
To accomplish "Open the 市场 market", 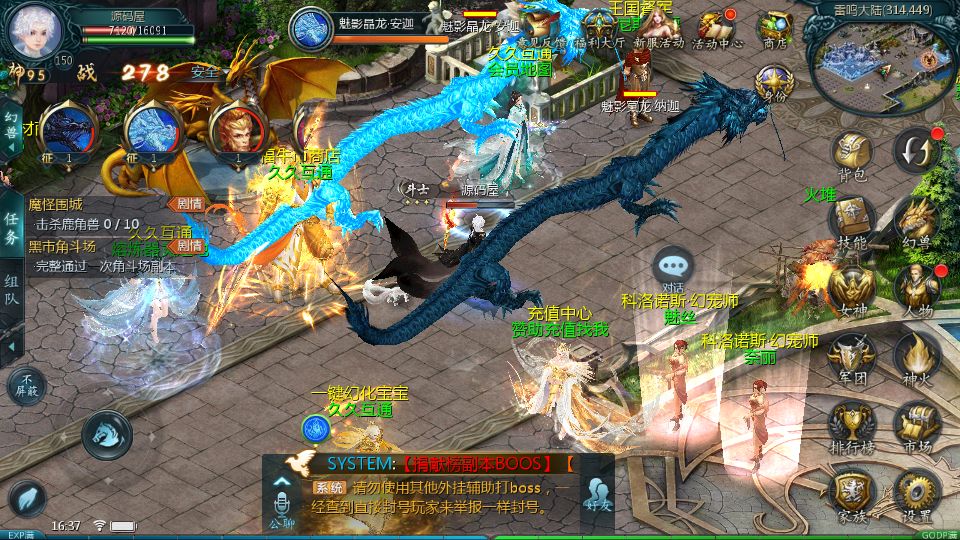I will pyautogui.click(x=915, y=423).
